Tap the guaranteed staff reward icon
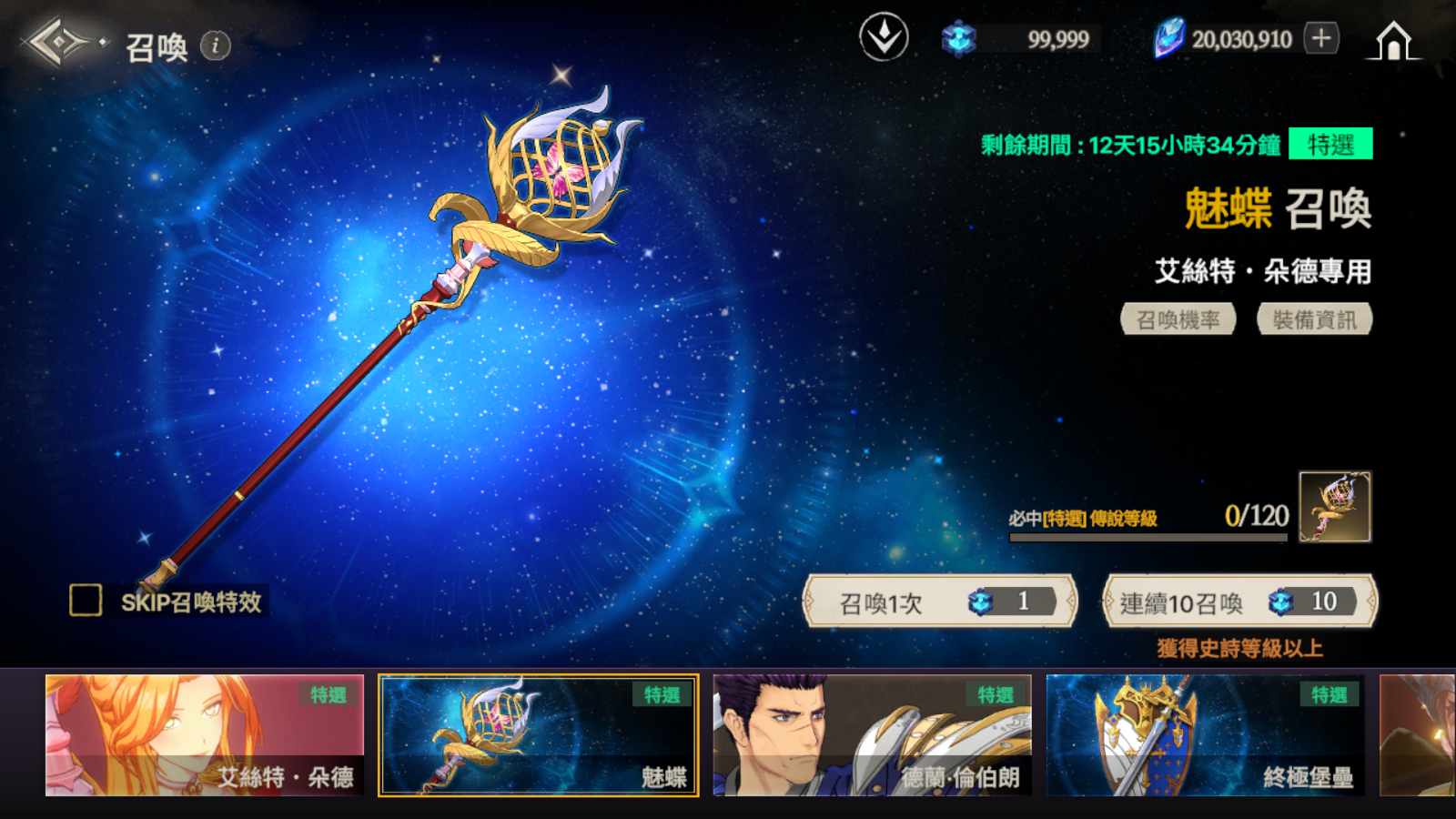 click(x=1335, y=507)
